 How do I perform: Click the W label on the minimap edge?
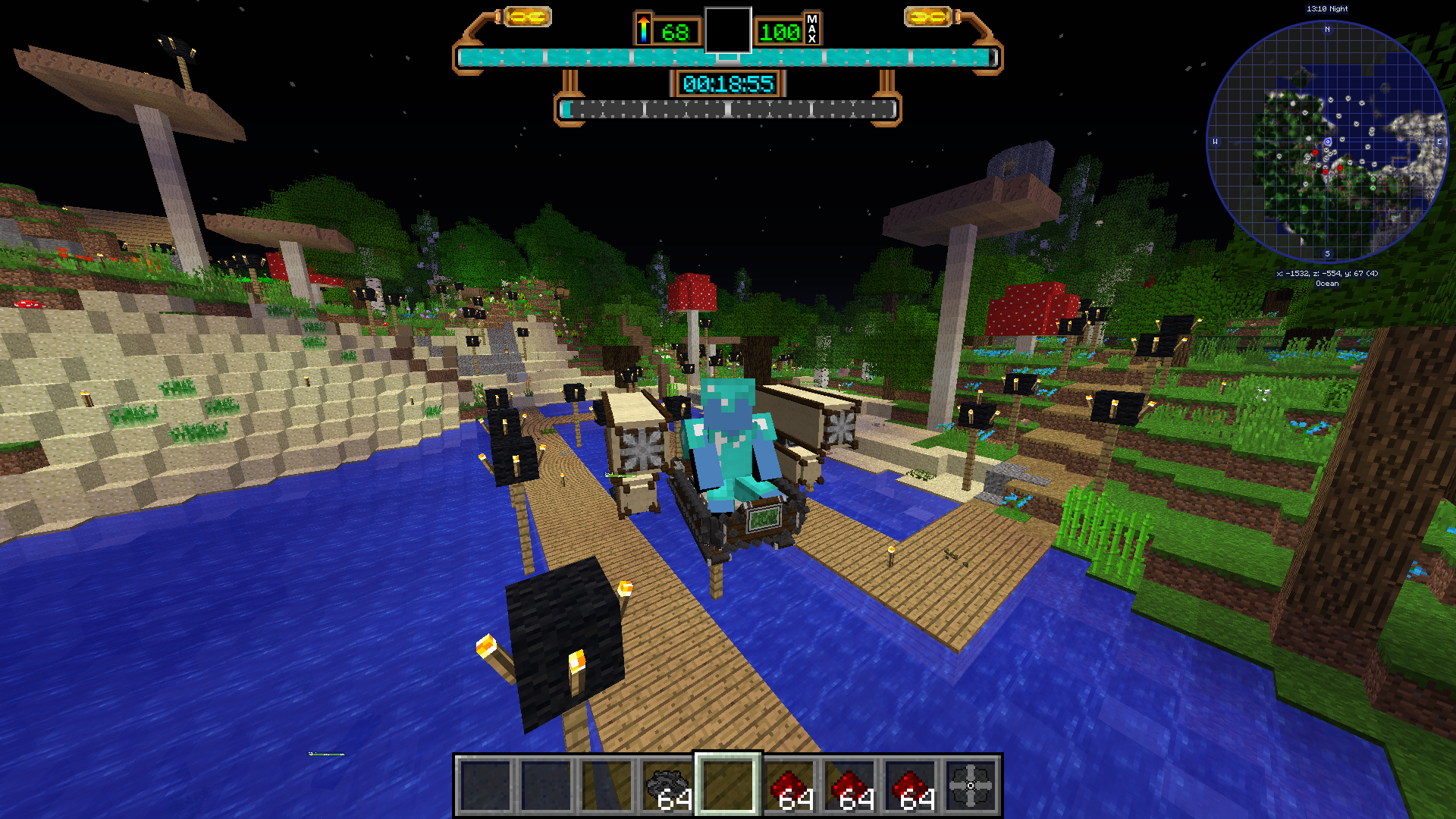click(1216, 140)
